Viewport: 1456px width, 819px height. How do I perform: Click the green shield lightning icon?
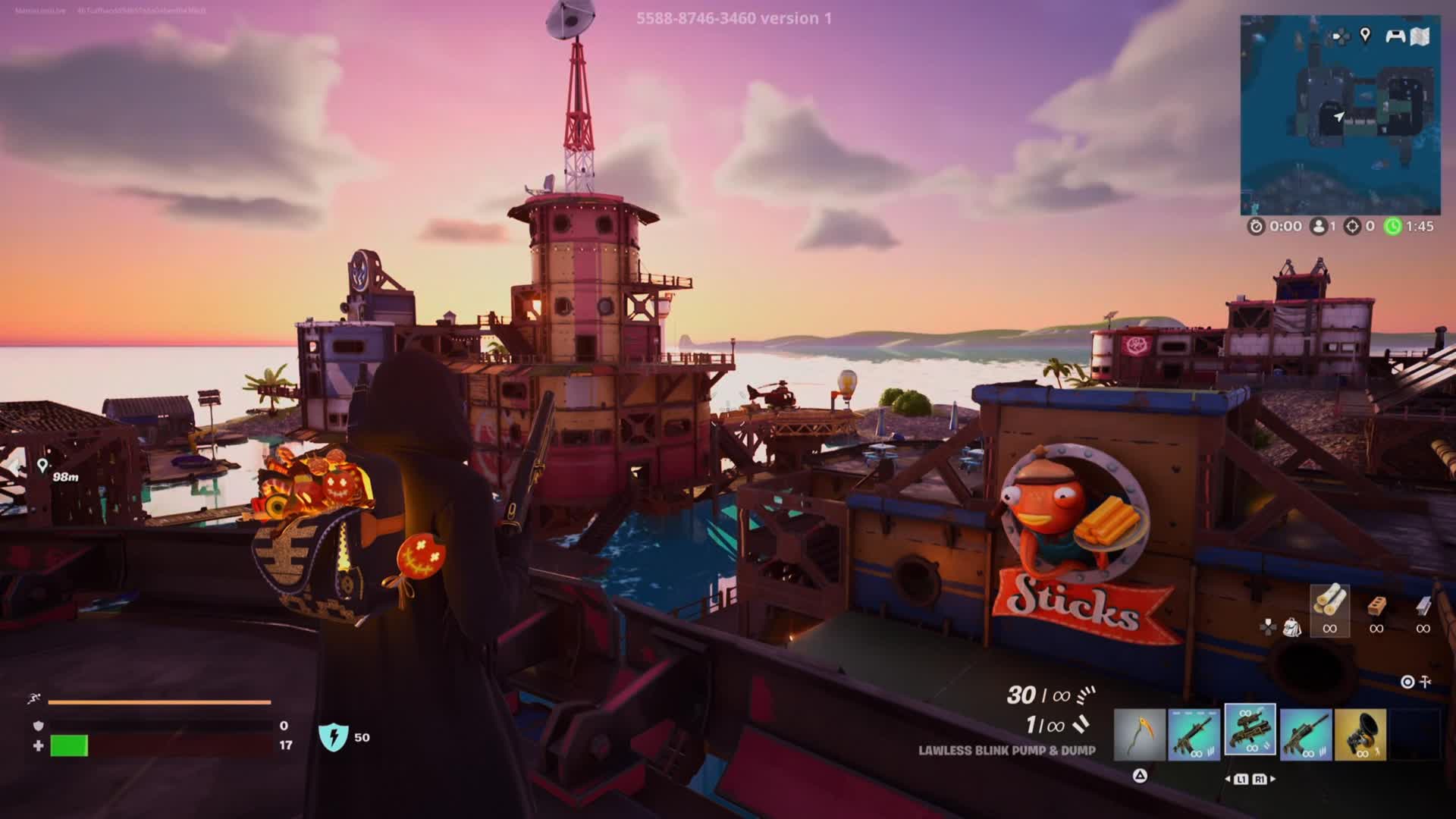[332, 737]
